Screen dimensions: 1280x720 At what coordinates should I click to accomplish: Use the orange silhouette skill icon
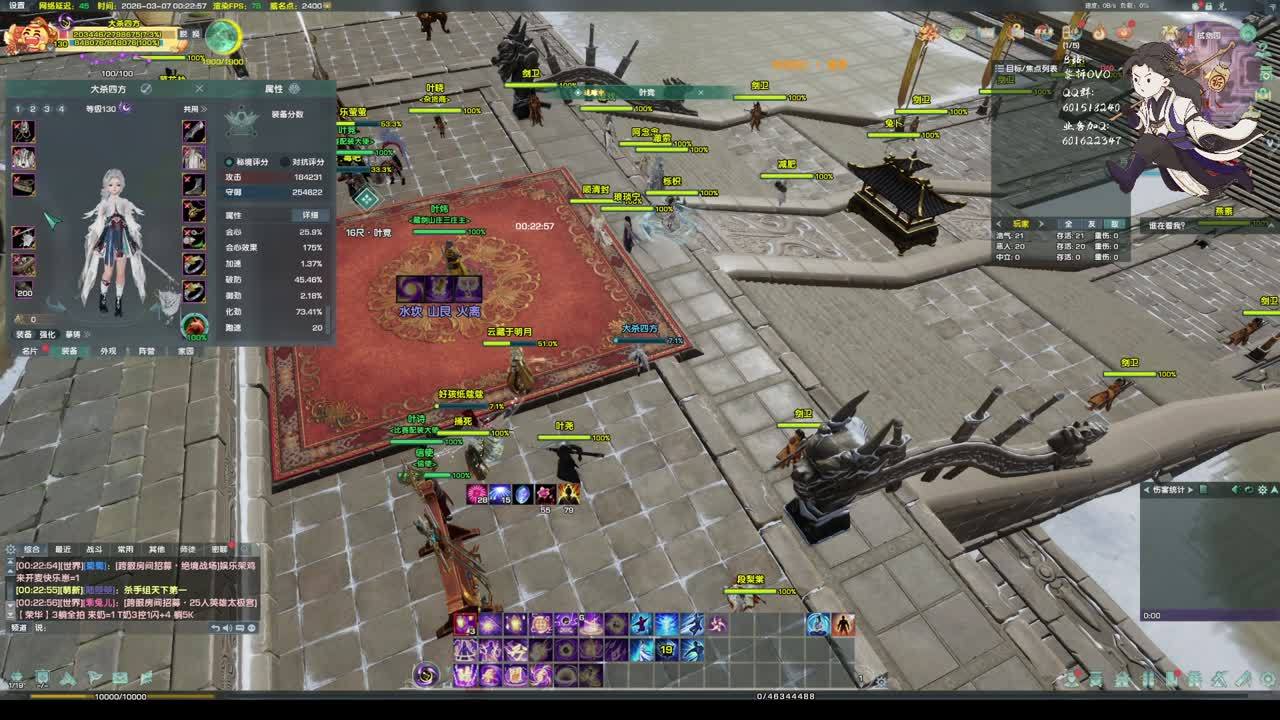(x=843, y=624)
